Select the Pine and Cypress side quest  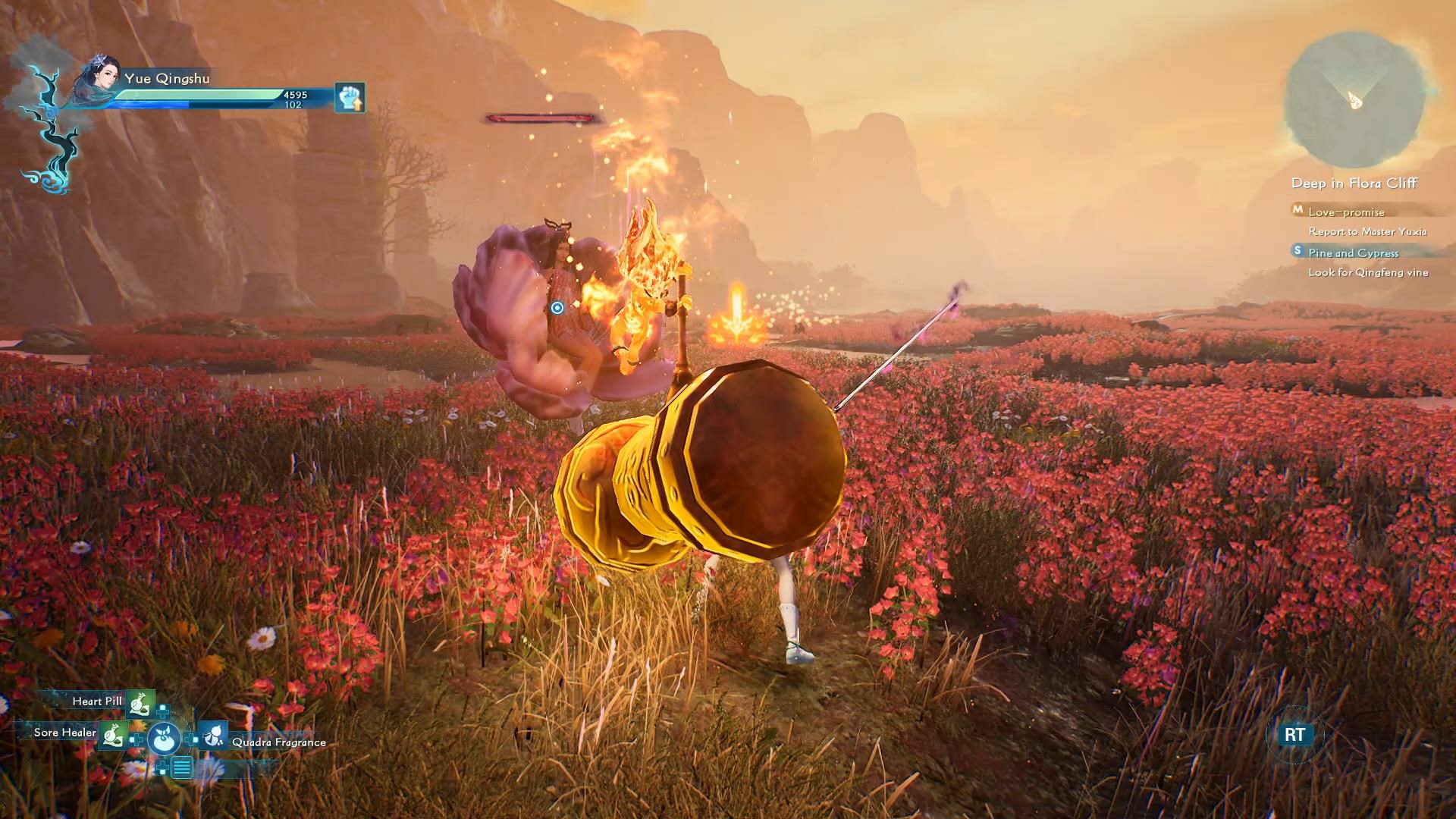pos(1353,253)
